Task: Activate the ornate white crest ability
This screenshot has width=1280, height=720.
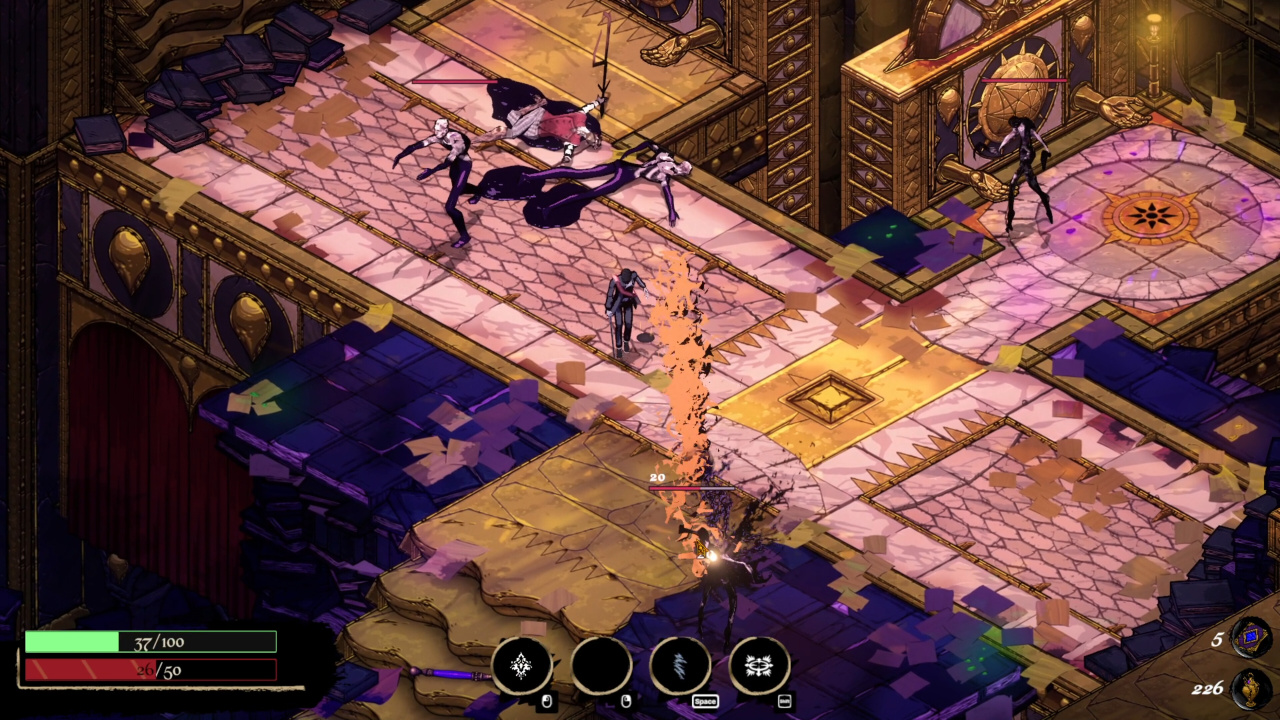Action: click(521, 665)
